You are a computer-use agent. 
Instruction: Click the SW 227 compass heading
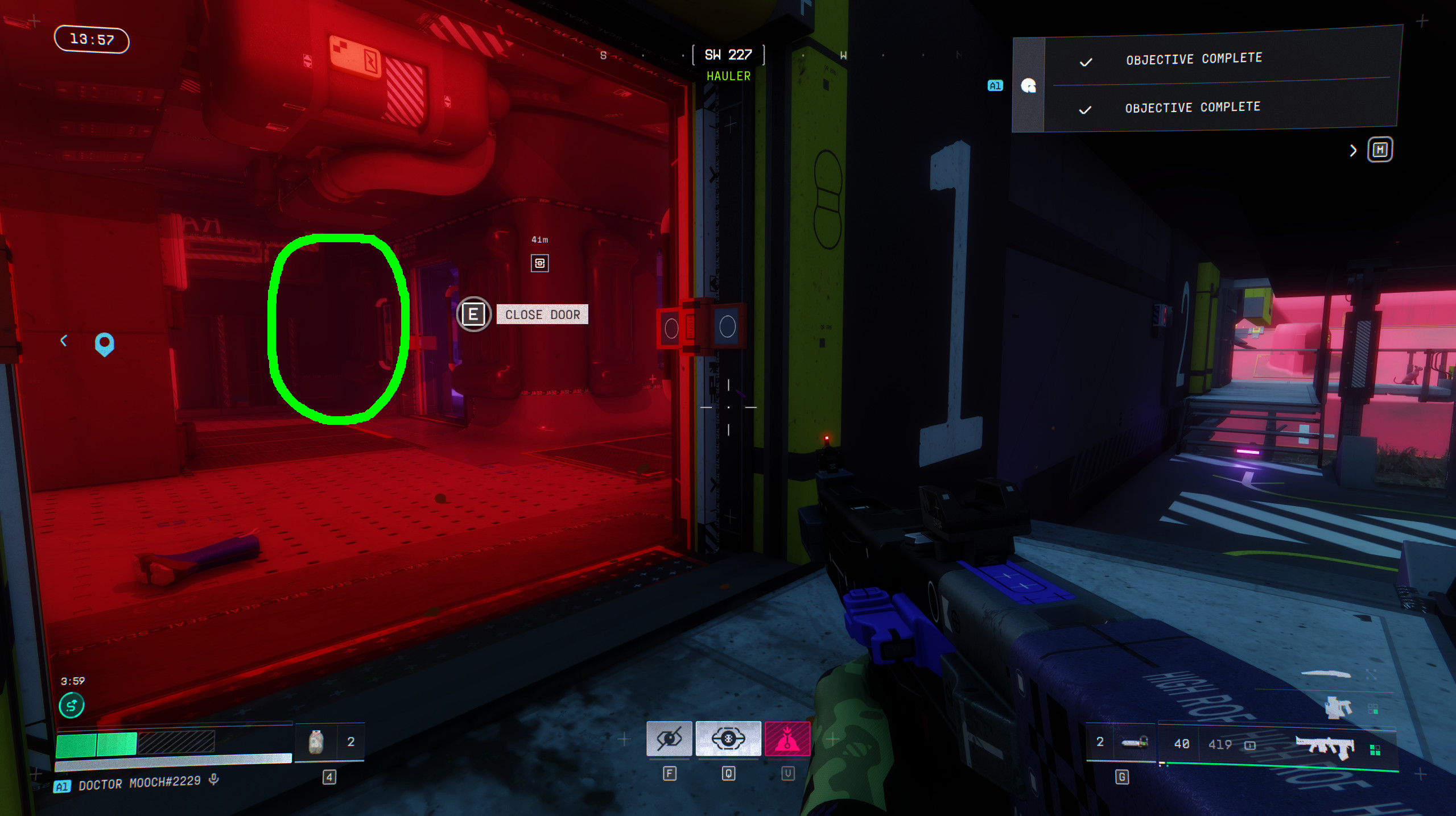[728, 55]
